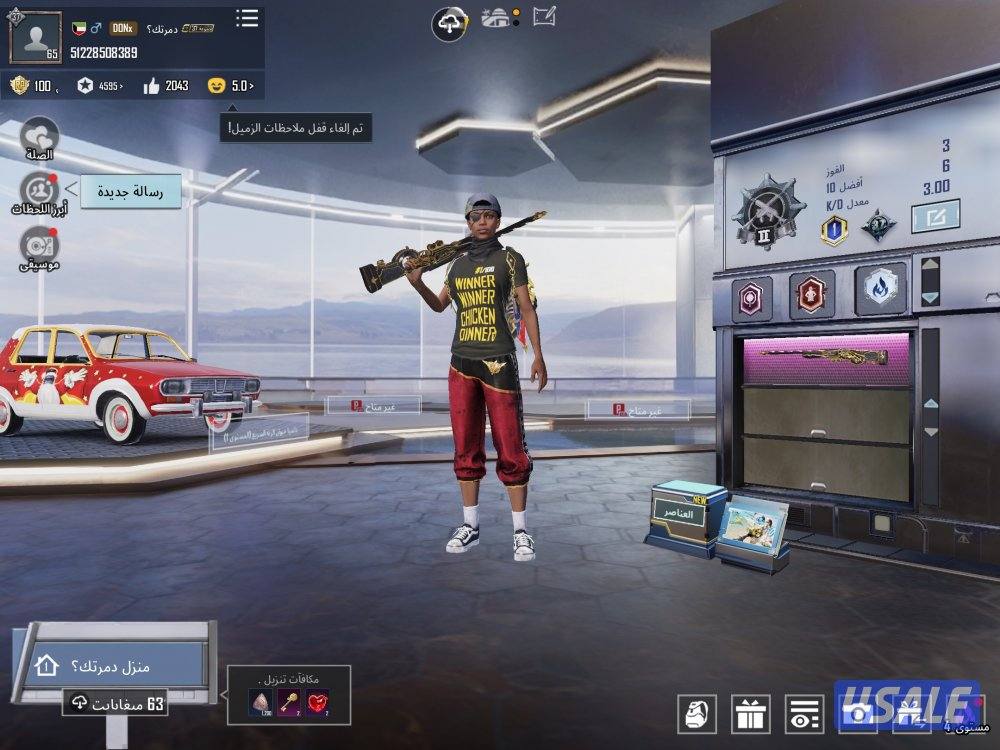Image resolution: width=1000 pixels, height=750 pixels.
Task: Open the popularity star 4595 counter
Action: [x=99, y=86]
